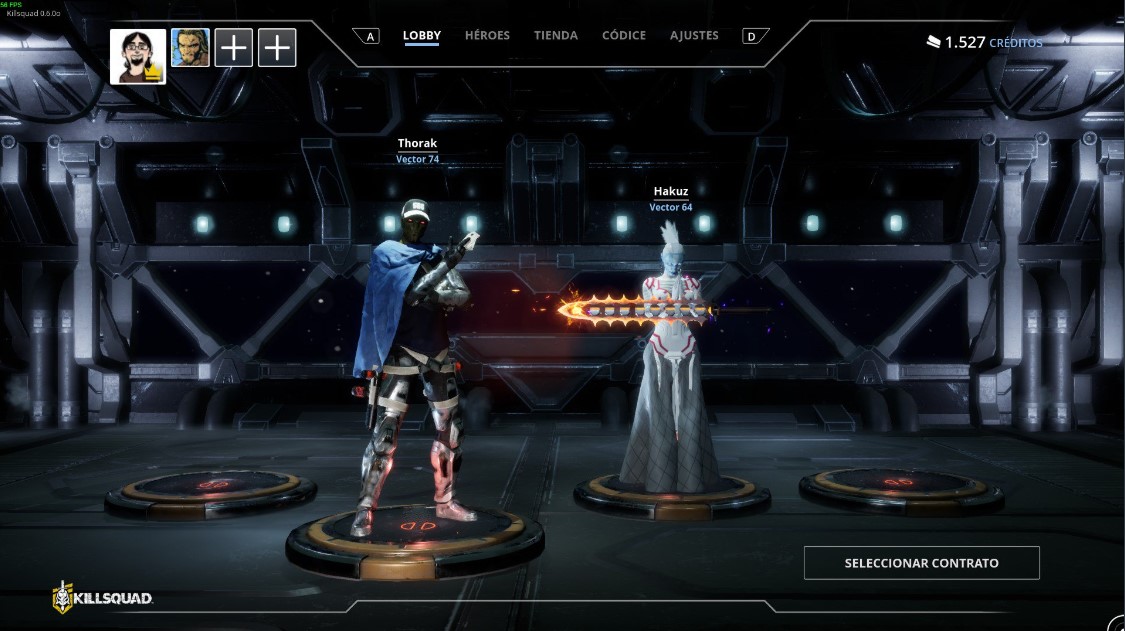Show the Códice tab
1125x631 pixels.
click(x=623, y=35)
